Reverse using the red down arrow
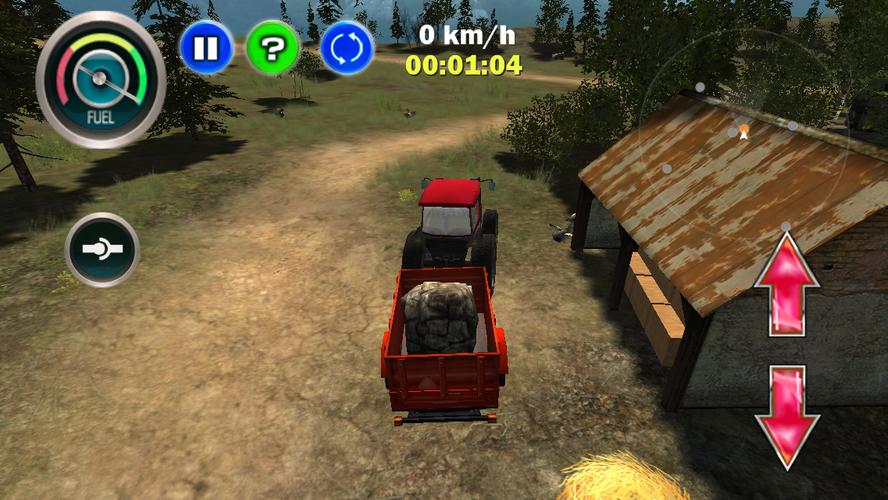The height and width of the screenshot is (500, 888). click(787, 415)
